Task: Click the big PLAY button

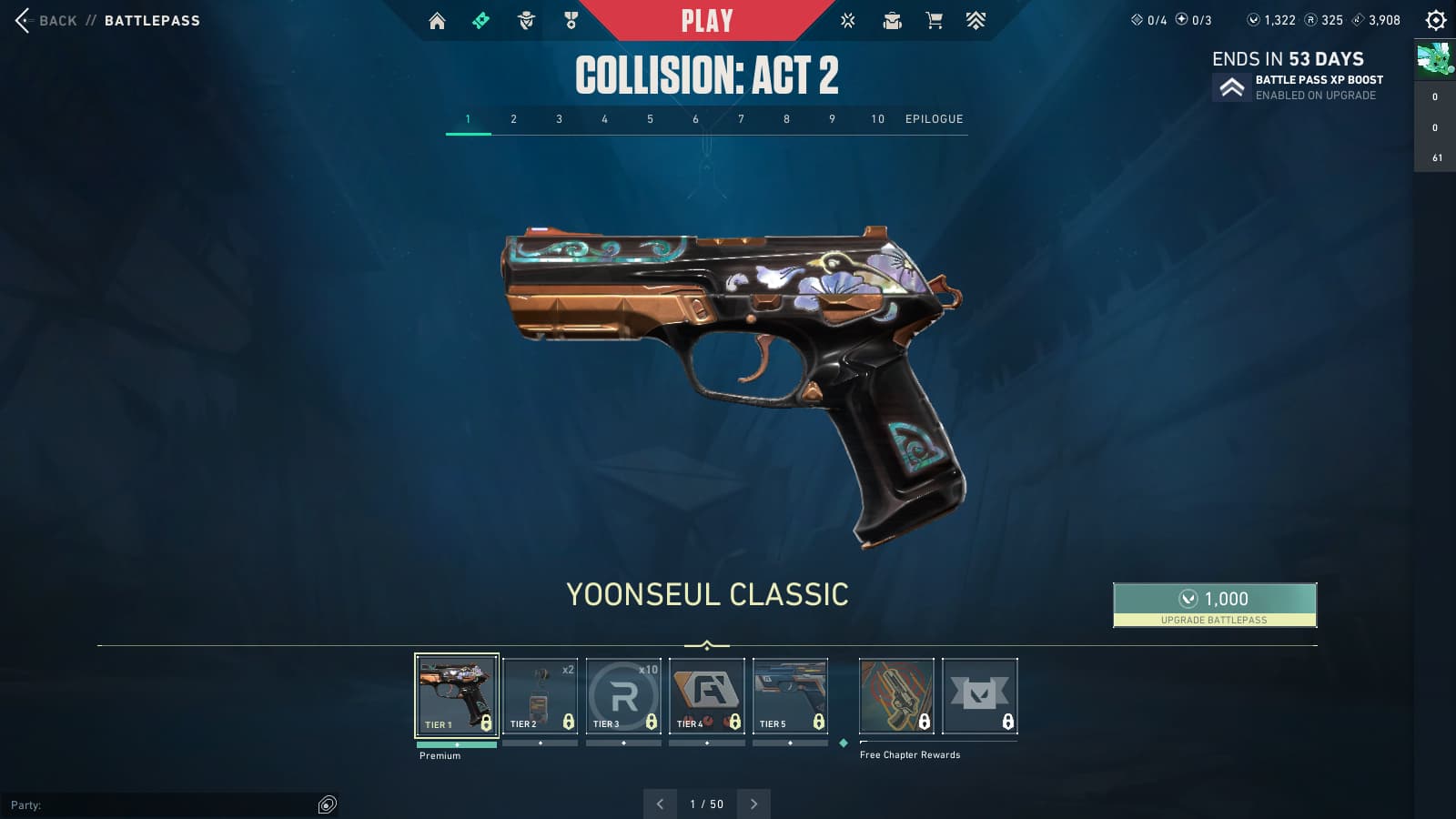Action: pos(707,20)
